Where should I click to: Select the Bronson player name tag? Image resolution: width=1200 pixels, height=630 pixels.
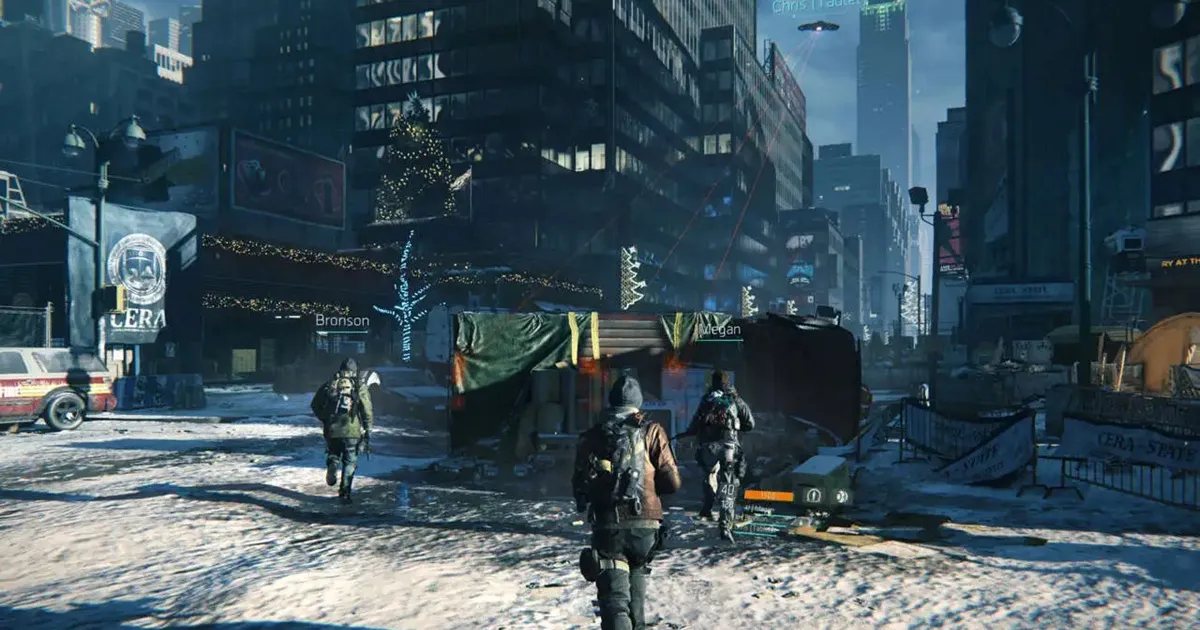coord(342,321)
